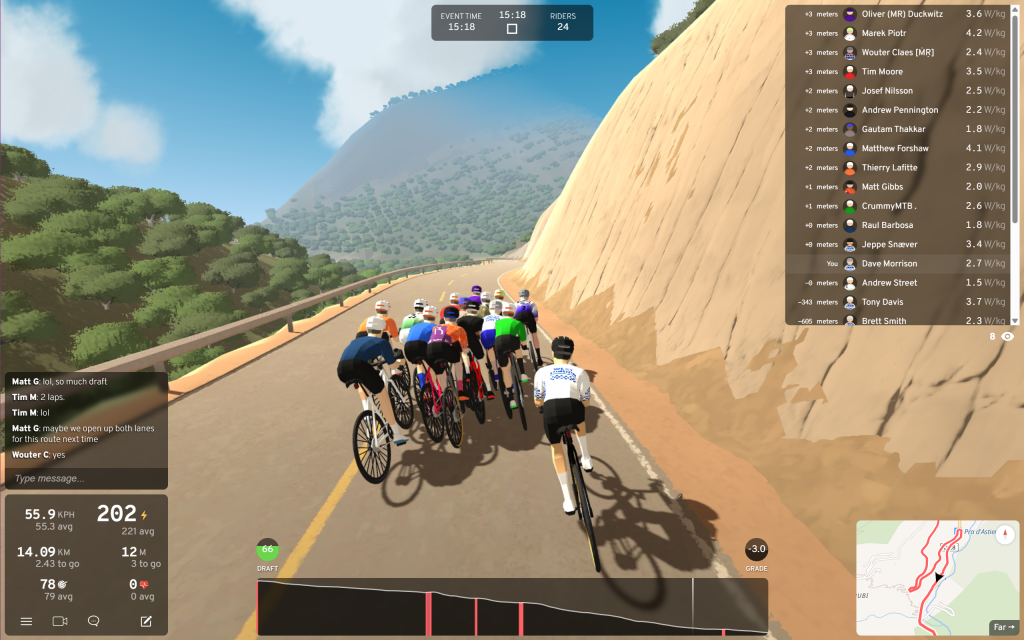Open the hamburger menu icon
Screen dimensions: 1024x640
click(26, 621)
